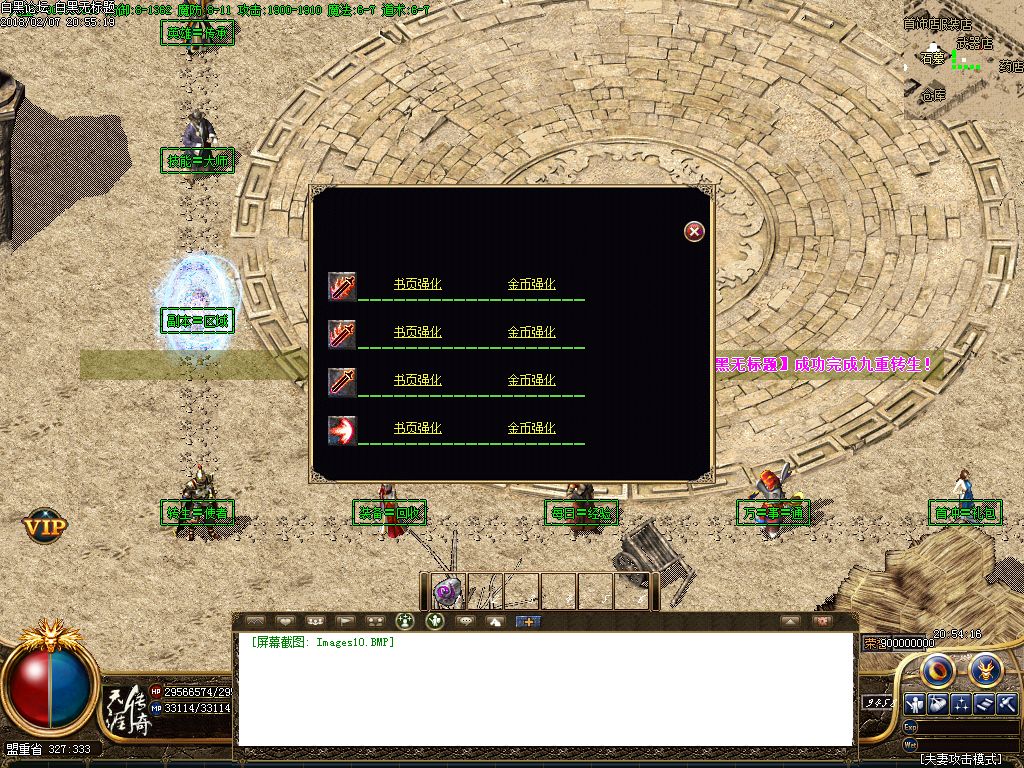Select the crescent slash skill icon

pos(342,430)
